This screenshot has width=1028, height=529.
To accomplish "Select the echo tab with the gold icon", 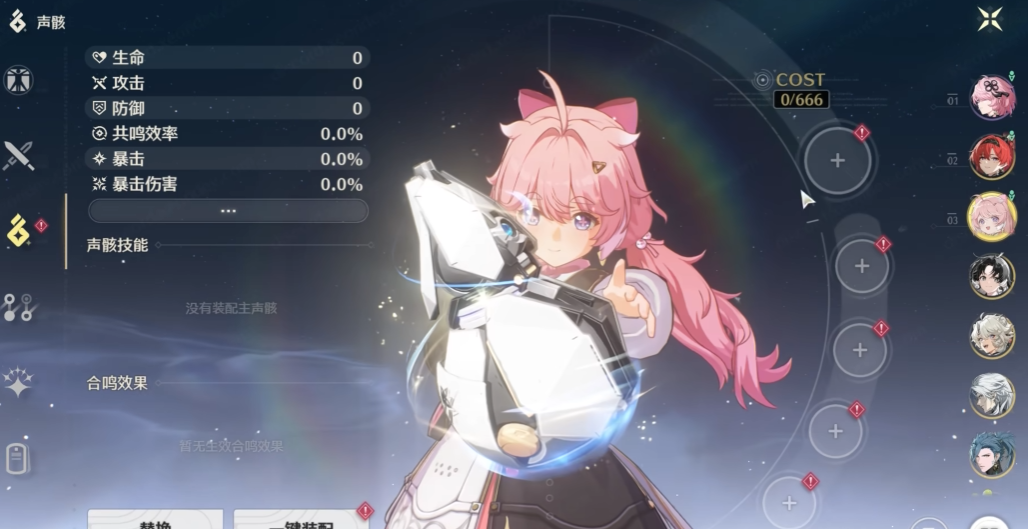I will pyautogui.click(x=19, y=231).
